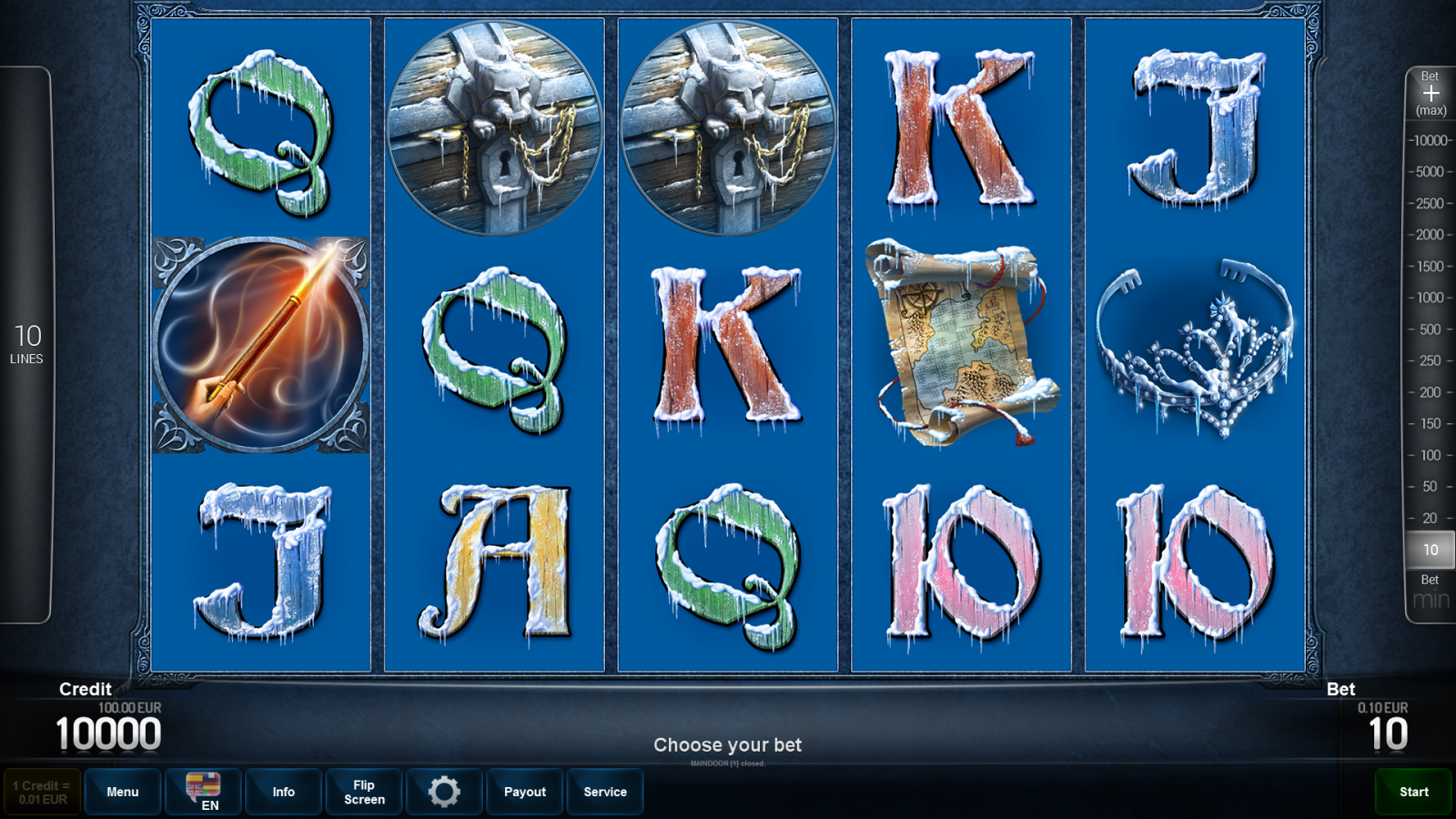Image resolution: width=1456 pixels, height=819 pixels.
Task: Click the 1 Credit = 0.01 EUR panel
Action: click(40, 791)
